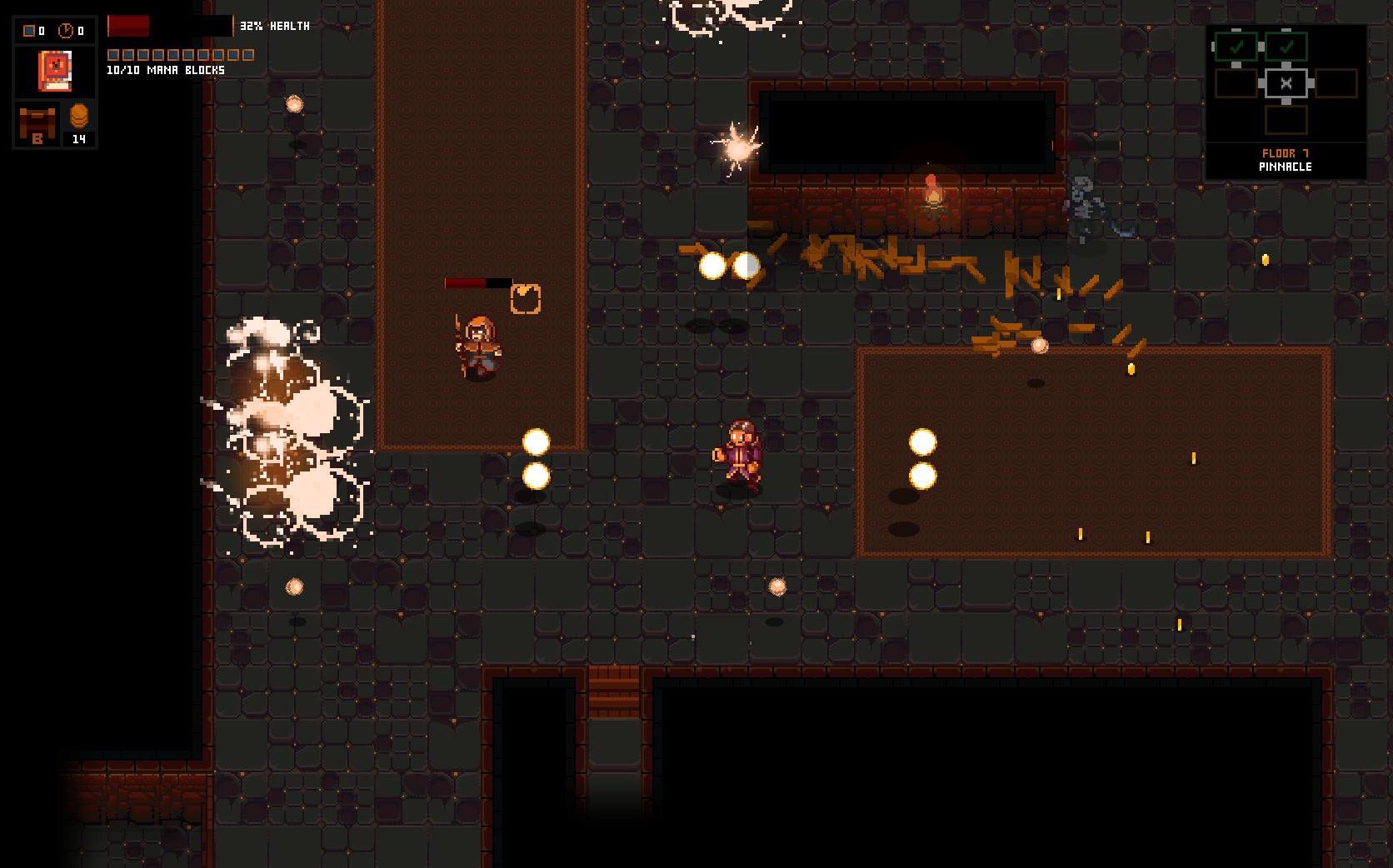Click the unexplored room right of current position
Image resolution: width=1393 pixels, height=868 pixels.
point(1336,82)
